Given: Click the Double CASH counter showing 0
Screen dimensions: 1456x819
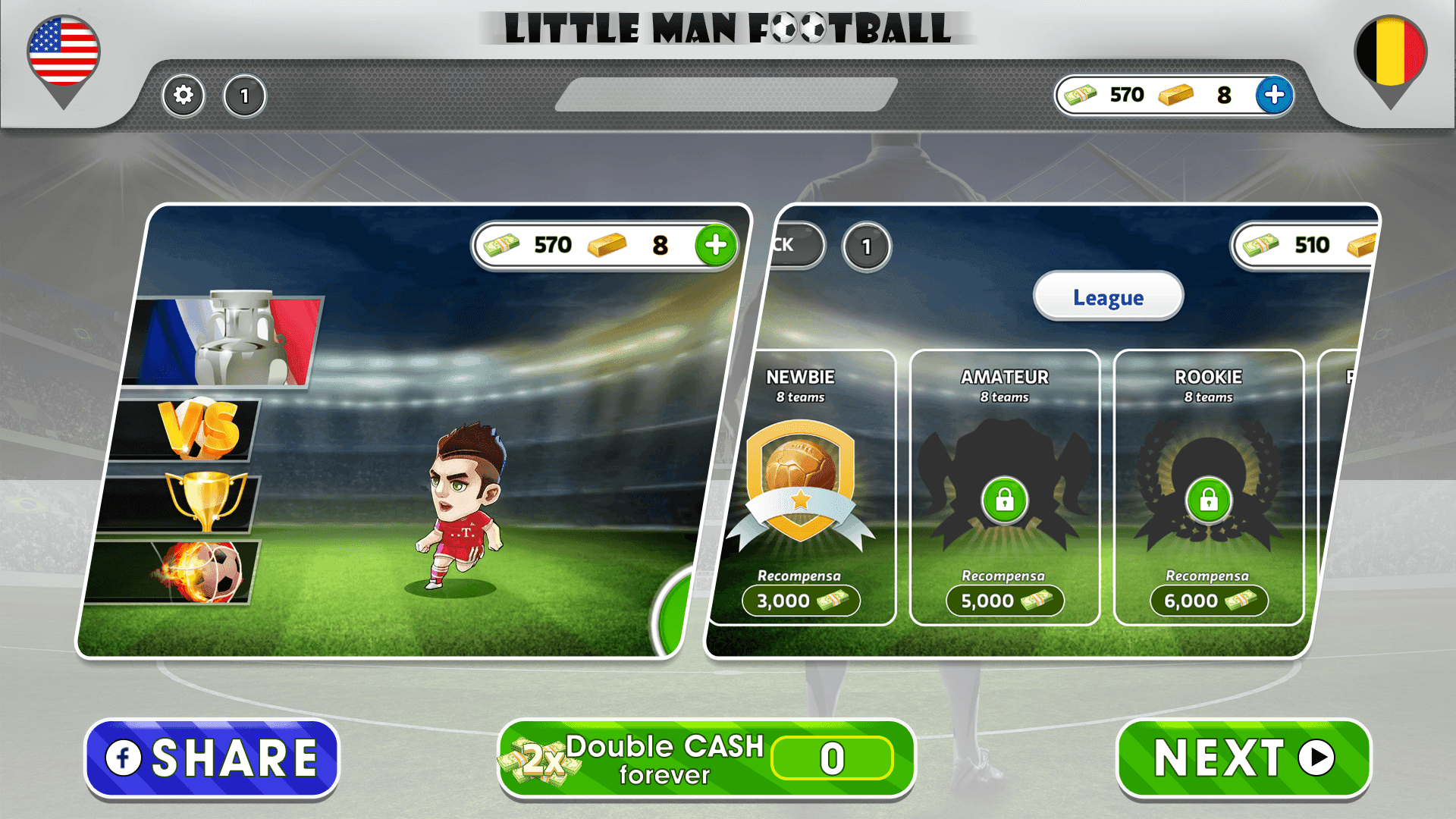Looking at the screenshot, I should 831,758.
